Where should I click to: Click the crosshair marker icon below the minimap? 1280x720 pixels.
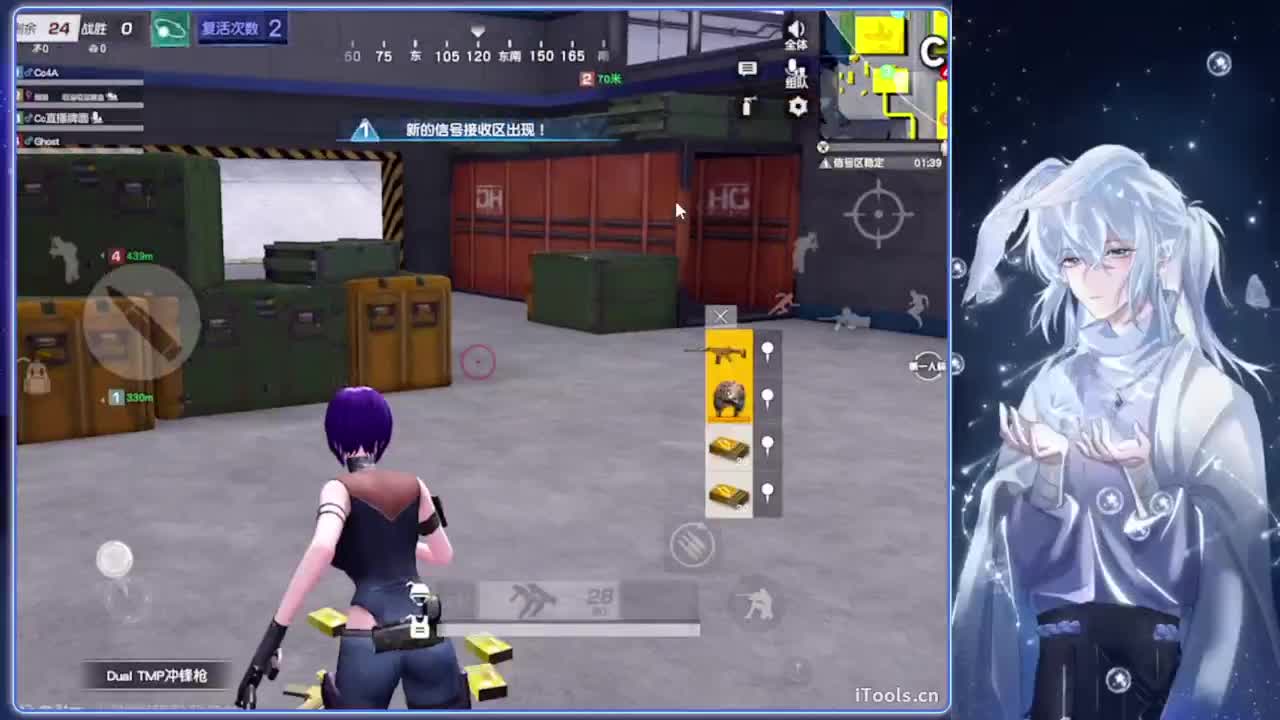click(x=877, y=213)
